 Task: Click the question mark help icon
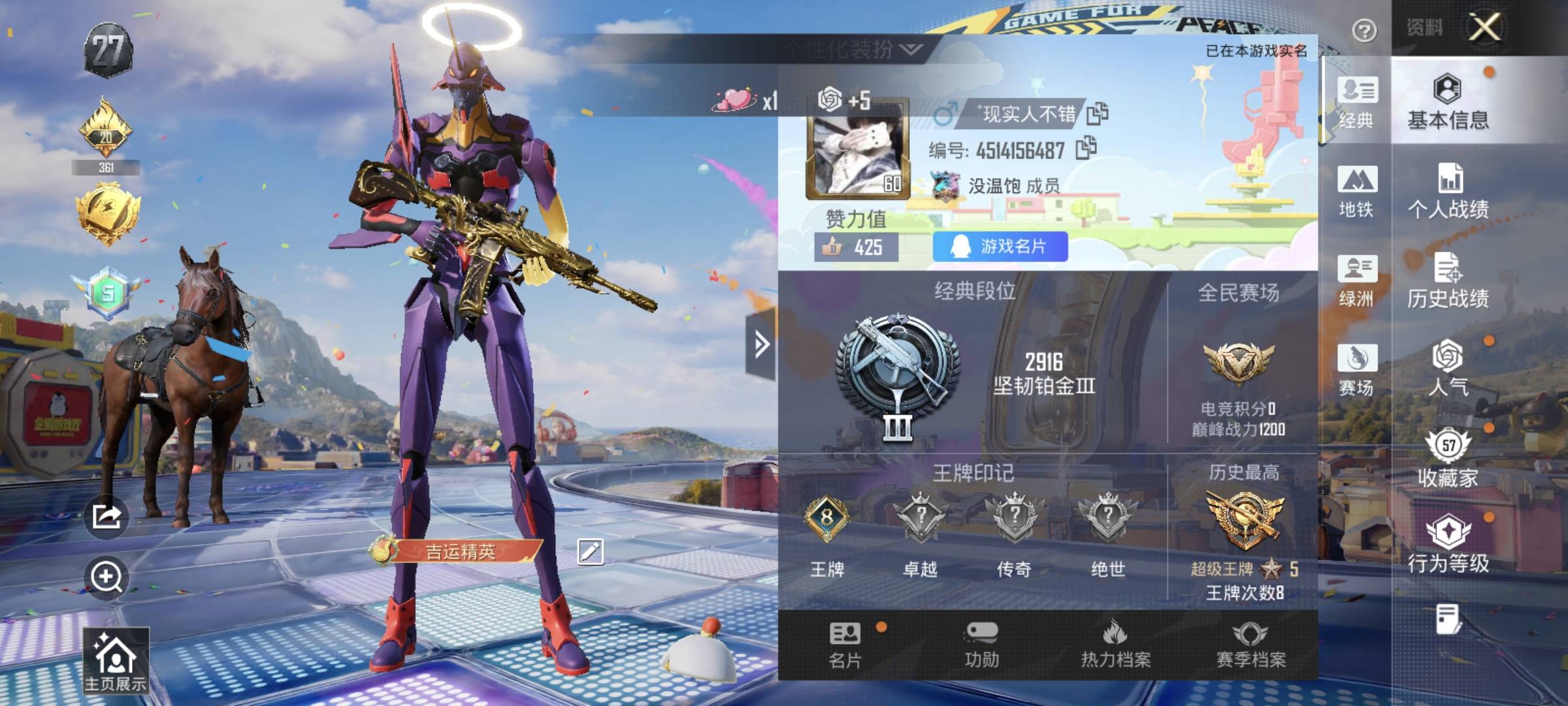1364,30
